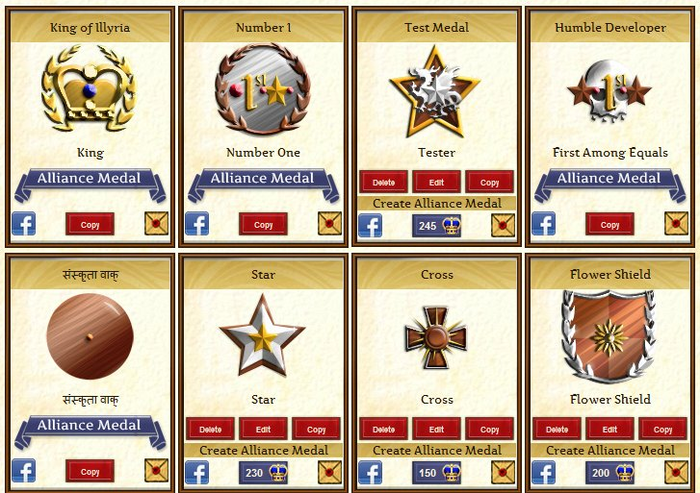Create Alliance Medal from Test Medal
Image resolution: width=700 pixels, height=493 pixels.
(x=437, y=203)
